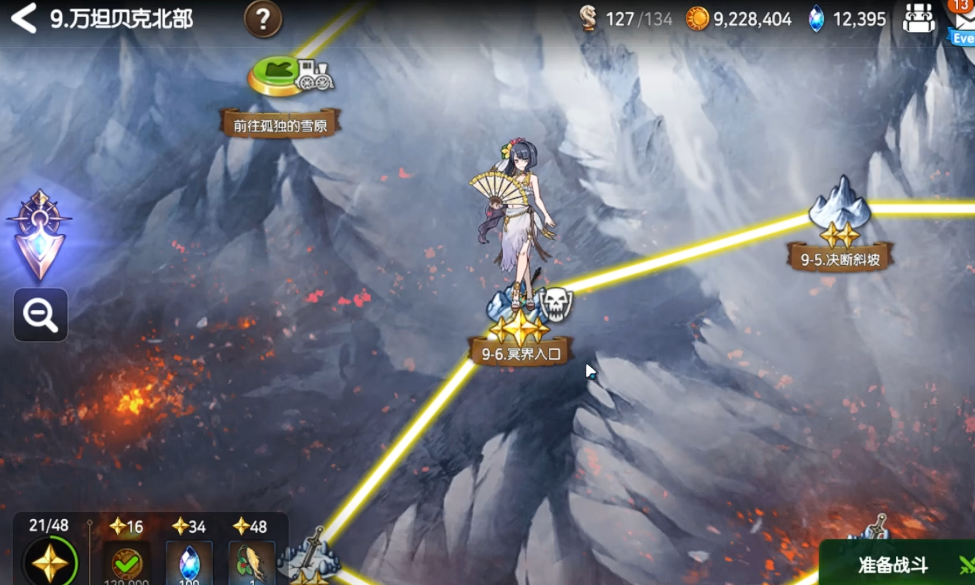Open the Event mail icon
The height and width of the screenshot is (585, 975).
(x=962, y=22)
